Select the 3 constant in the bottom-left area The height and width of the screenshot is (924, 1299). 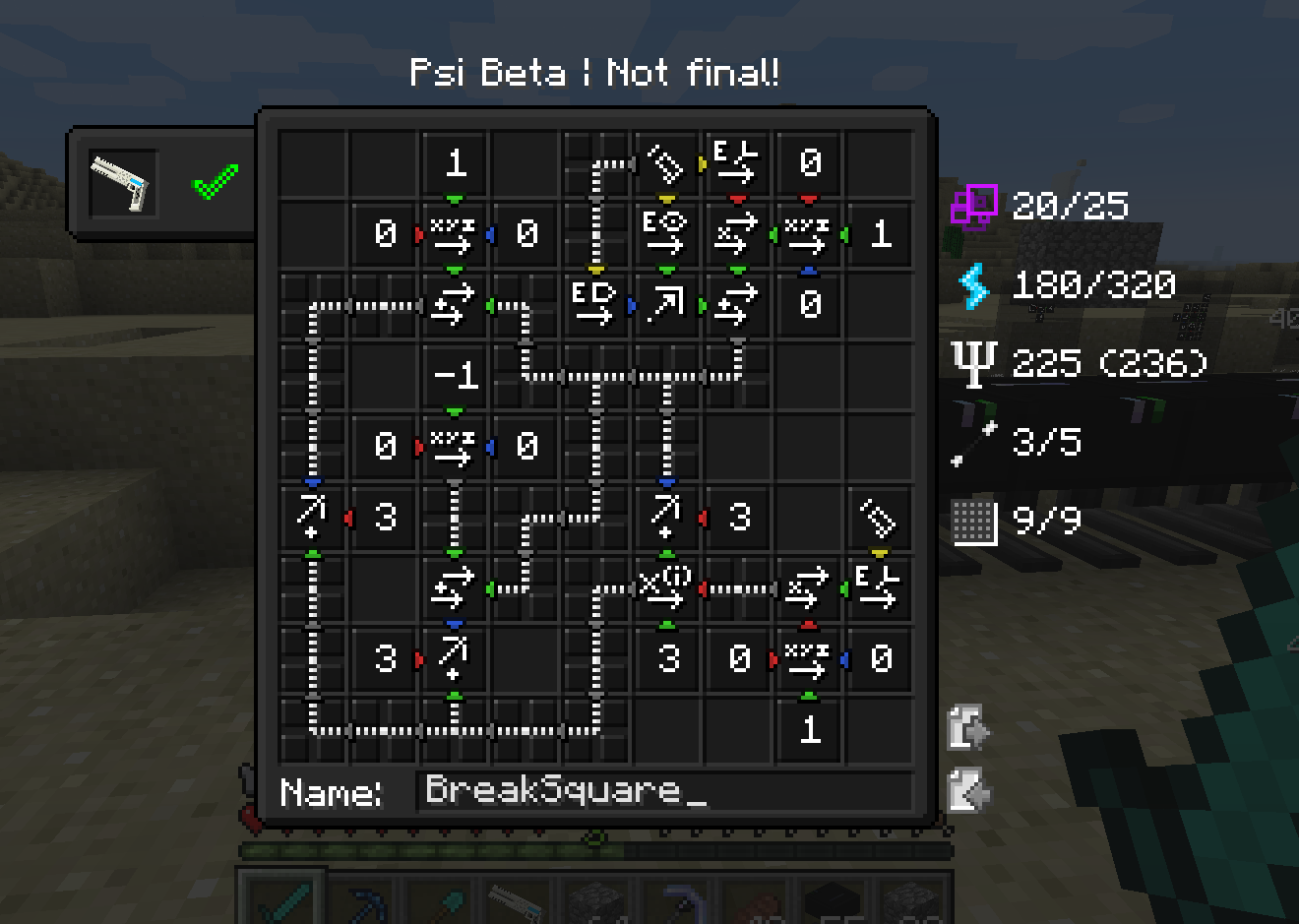pos(383,659)
